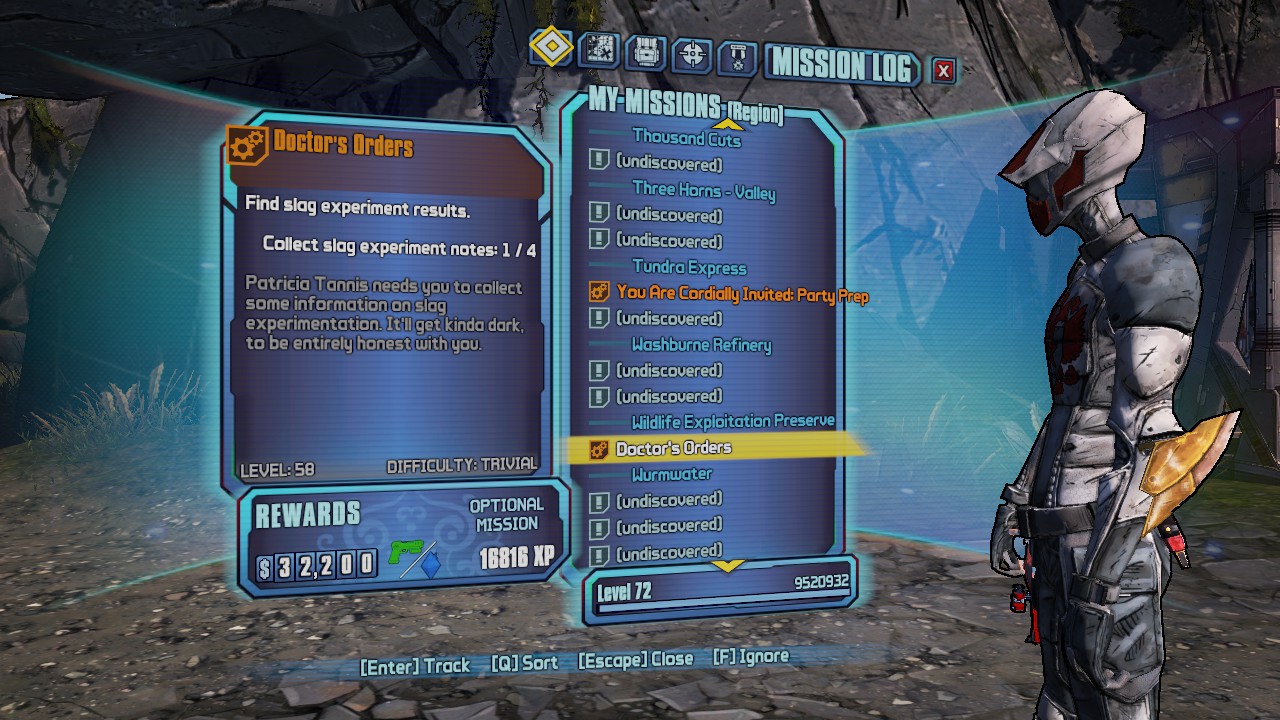Select the Doctor's Orders mission
This screenshot has height=720, width=1280.
coord(673,448)
